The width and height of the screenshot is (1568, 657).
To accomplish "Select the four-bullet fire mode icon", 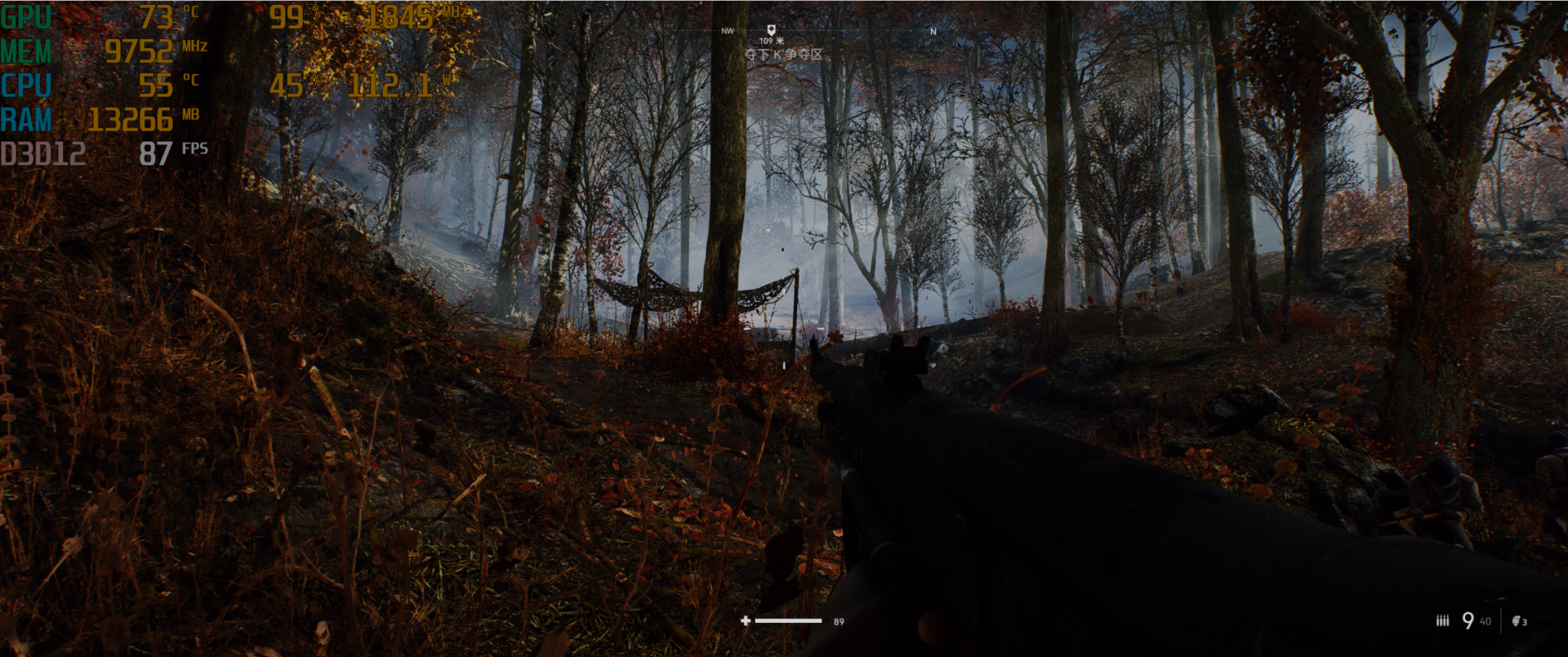I will (1442, 621).
